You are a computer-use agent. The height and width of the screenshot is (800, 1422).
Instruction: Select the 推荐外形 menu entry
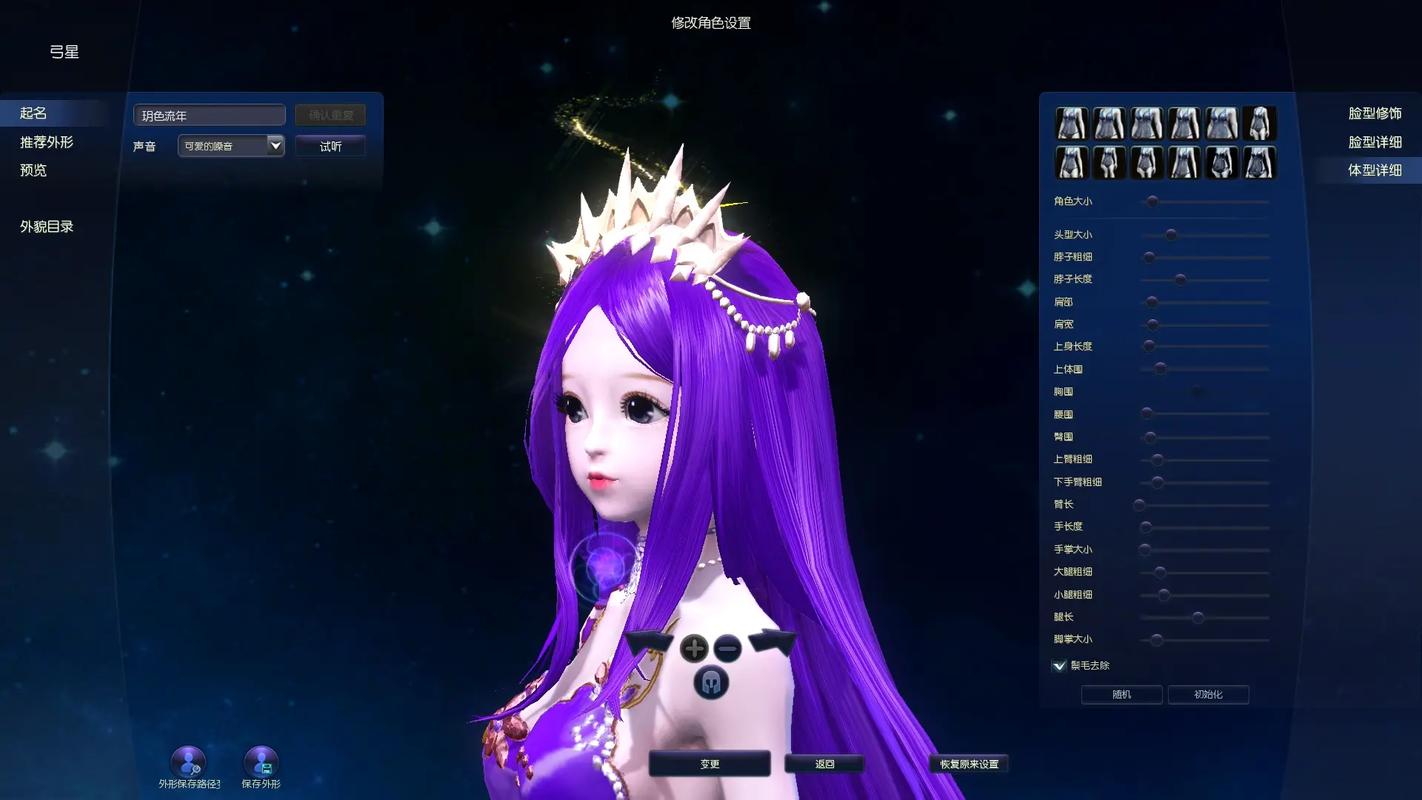(47, 142)
